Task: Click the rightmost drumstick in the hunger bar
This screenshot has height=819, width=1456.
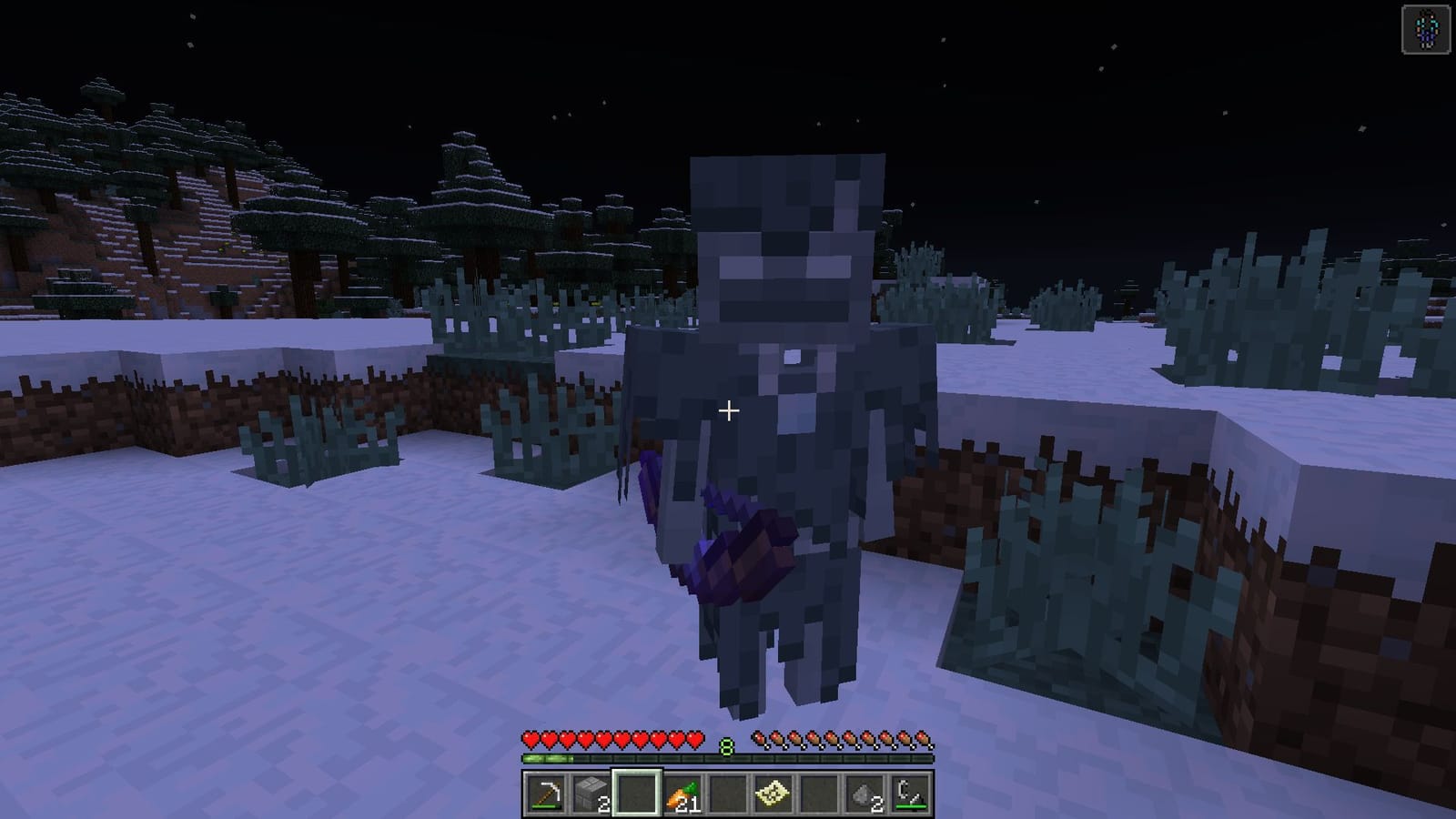Action: click(925, 740)
